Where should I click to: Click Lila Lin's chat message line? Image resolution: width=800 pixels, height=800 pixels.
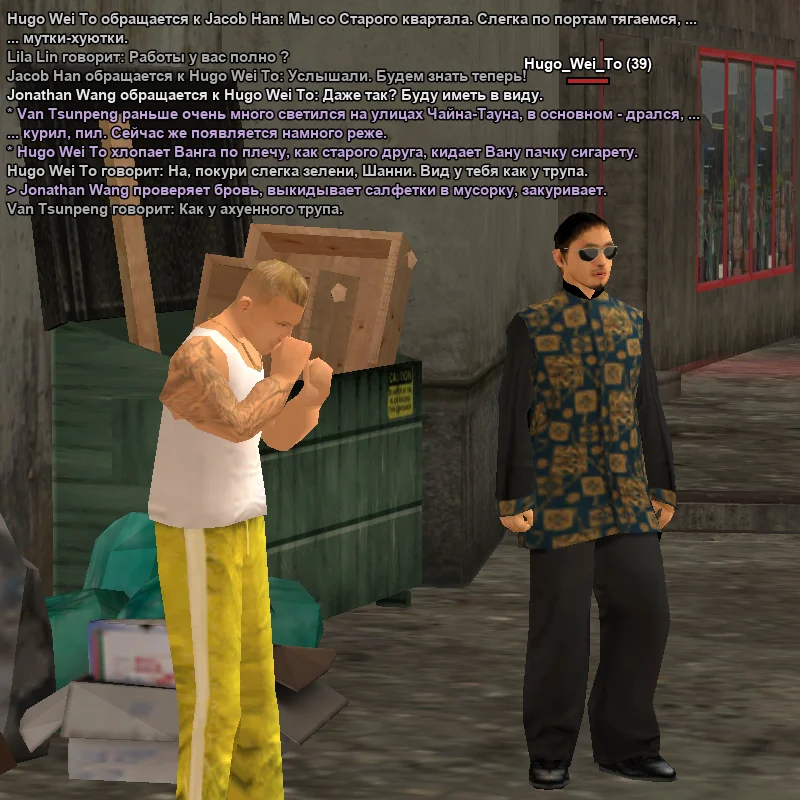click(x=148, y=57)
